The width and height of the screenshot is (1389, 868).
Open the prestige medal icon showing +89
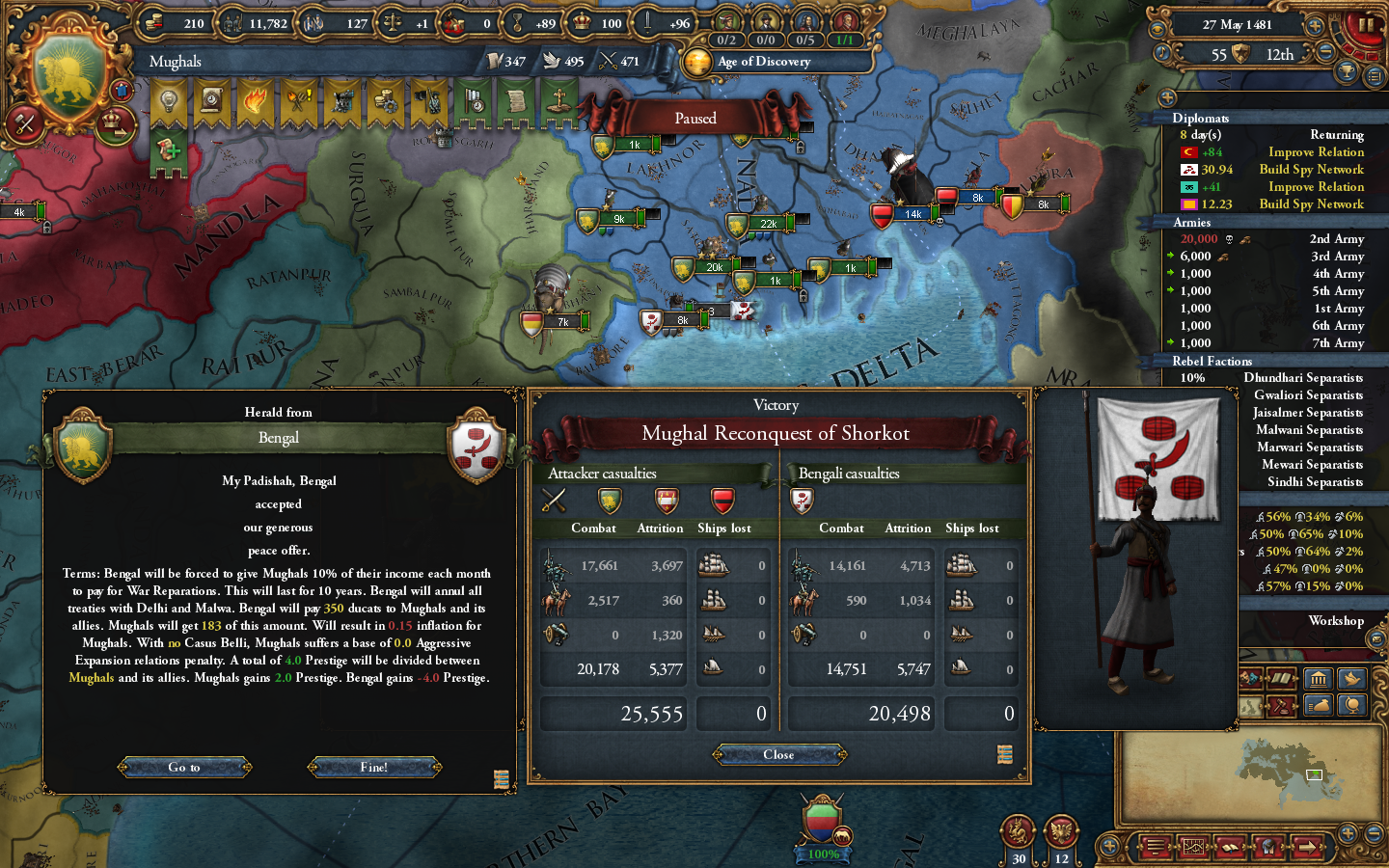click(x=517, y=21)
